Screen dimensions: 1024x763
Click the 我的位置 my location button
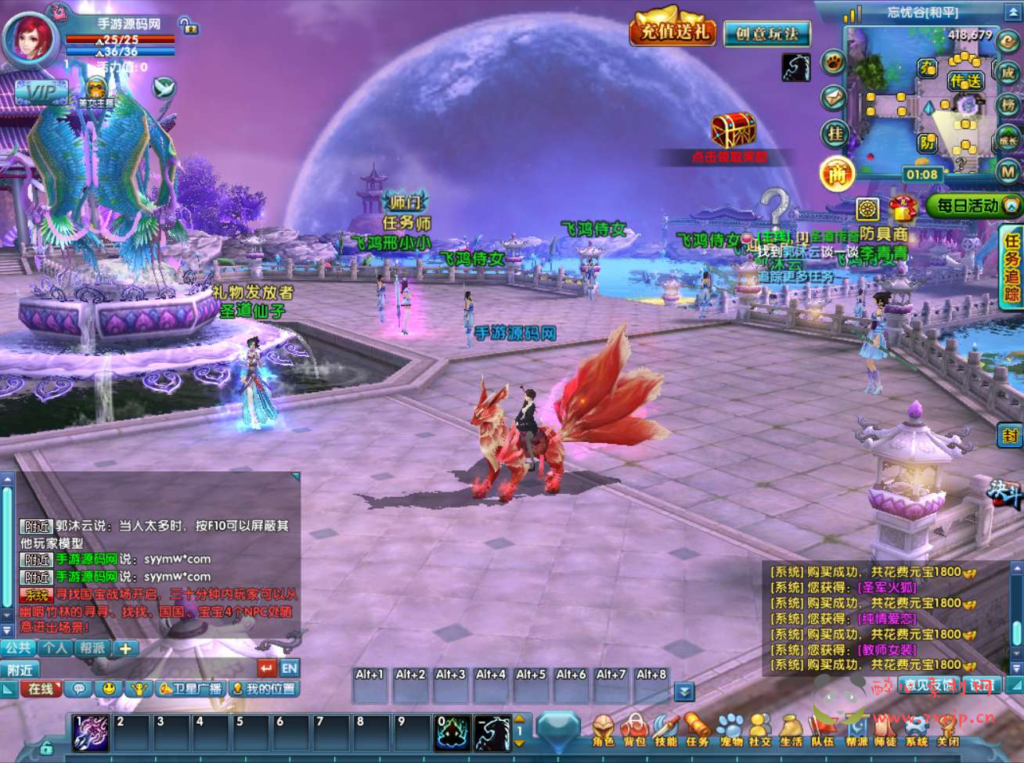point(265,689)
